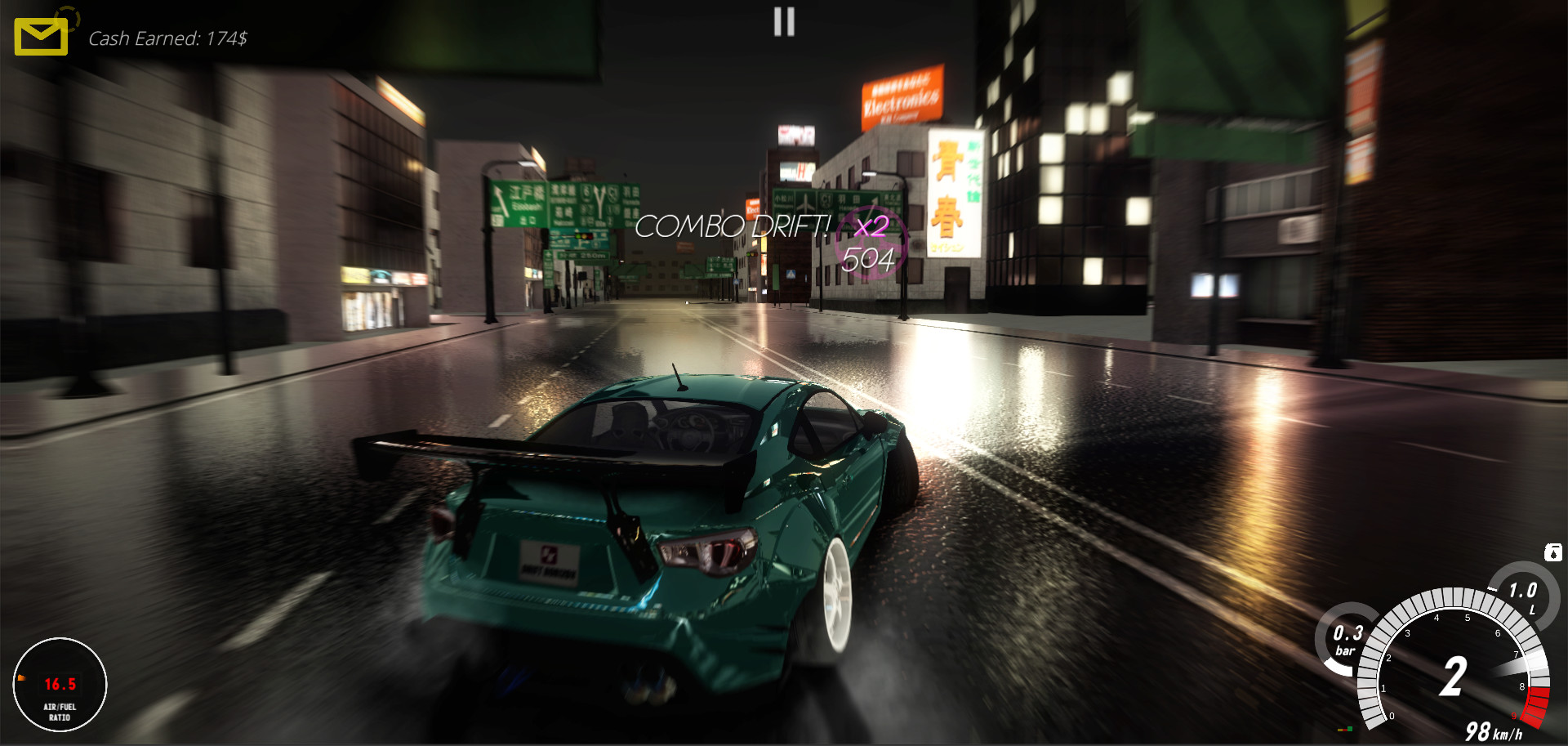
Task: Pause the game with the pause icon
Action: coord(782,22)
